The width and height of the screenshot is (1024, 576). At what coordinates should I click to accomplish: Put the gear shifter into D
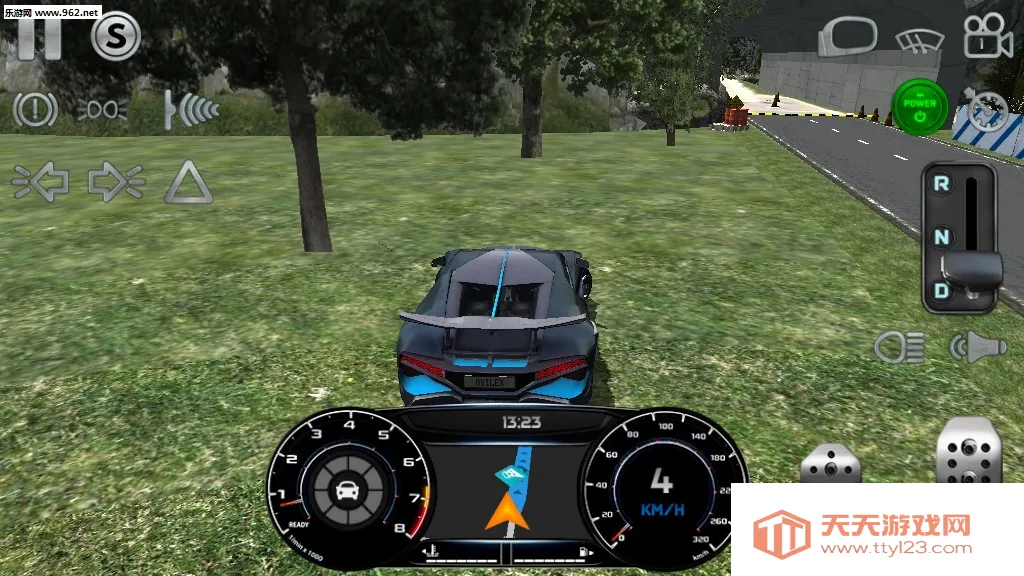pos(941,291)
